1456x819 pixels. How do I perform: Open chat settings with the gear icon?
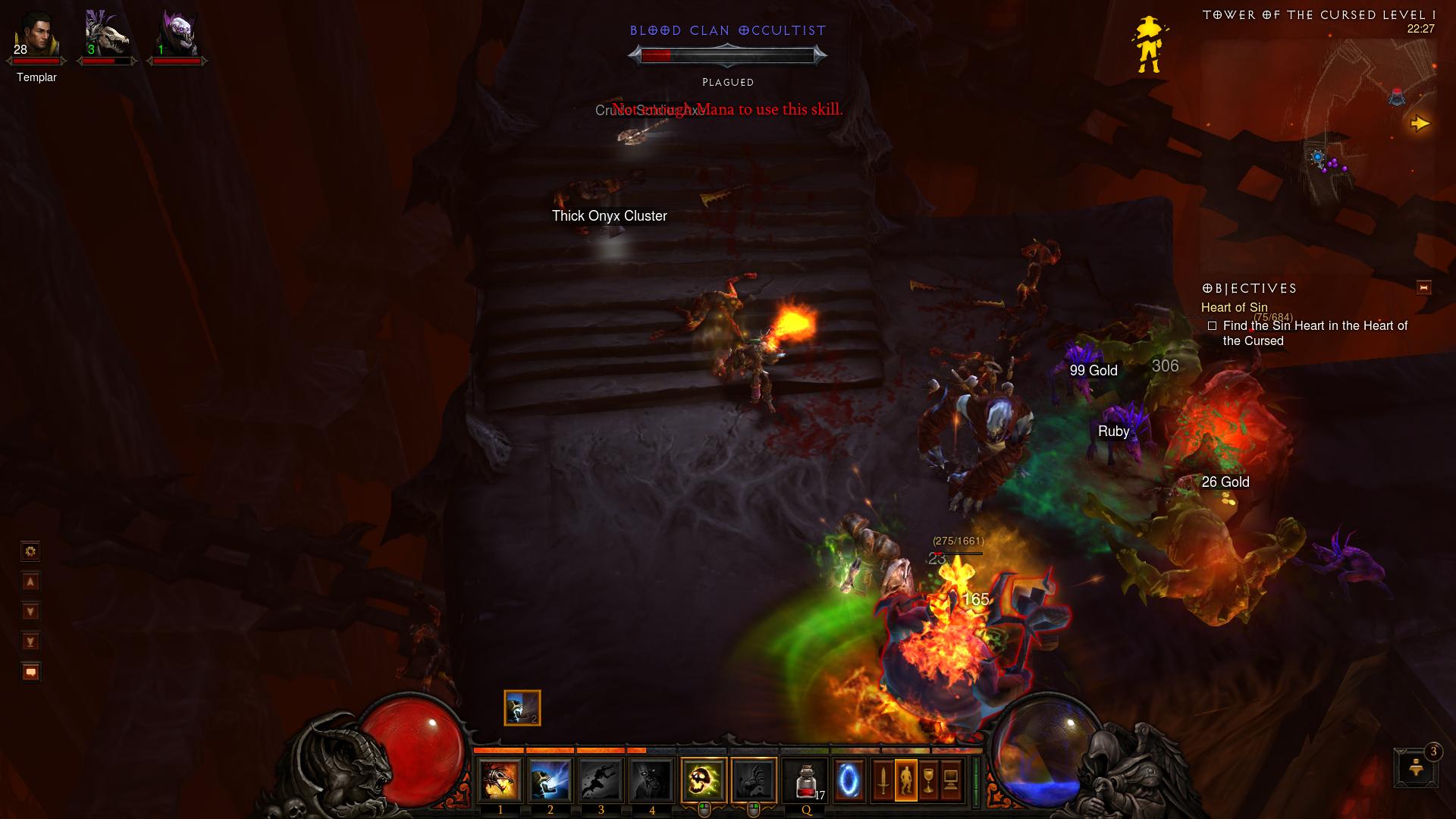click(30, 551)
